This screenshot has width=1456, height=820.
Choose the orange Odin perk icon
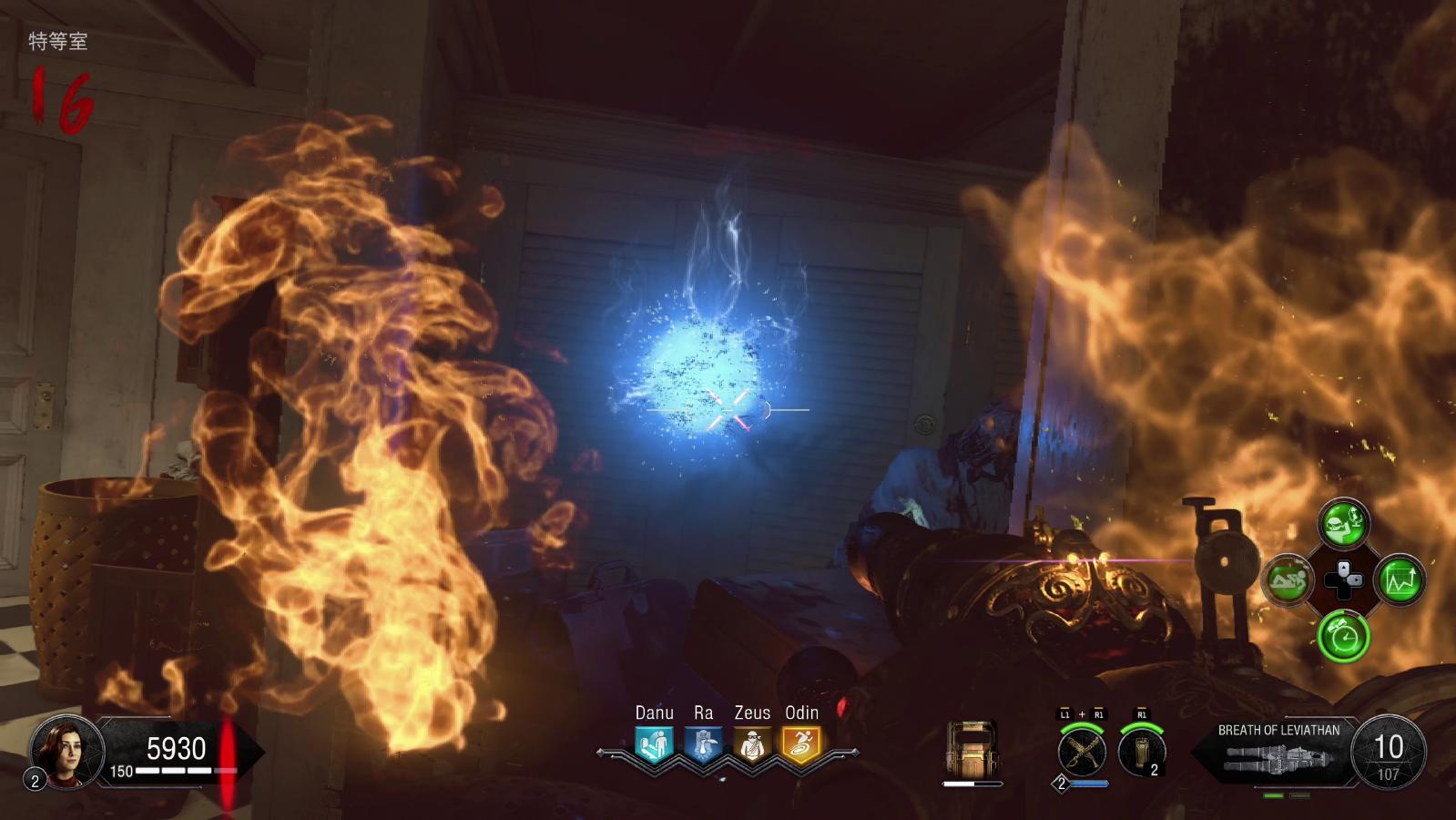[801, 745]
